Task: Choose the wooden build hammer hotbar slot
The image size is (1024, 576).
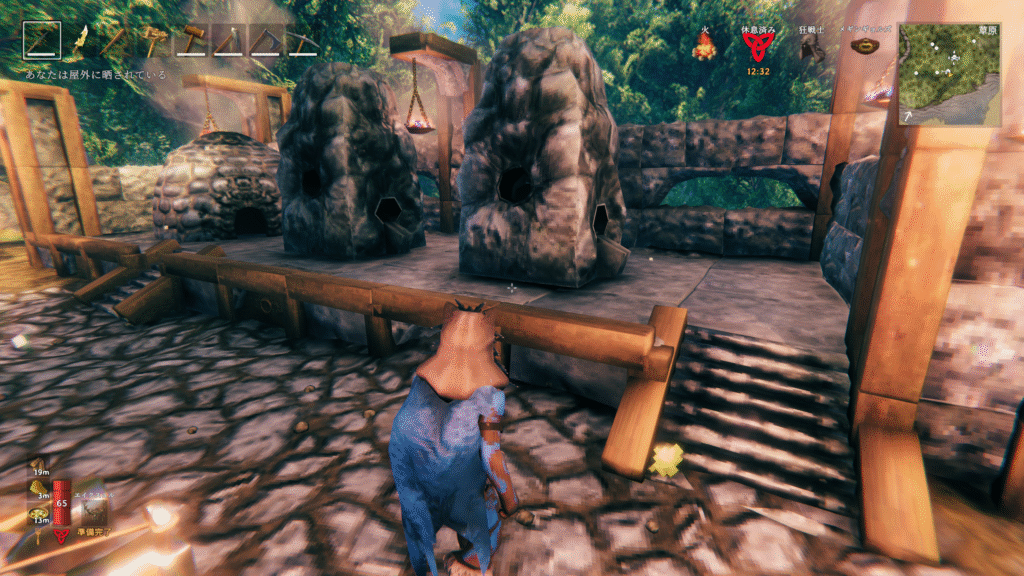Action: pos(155,41)
